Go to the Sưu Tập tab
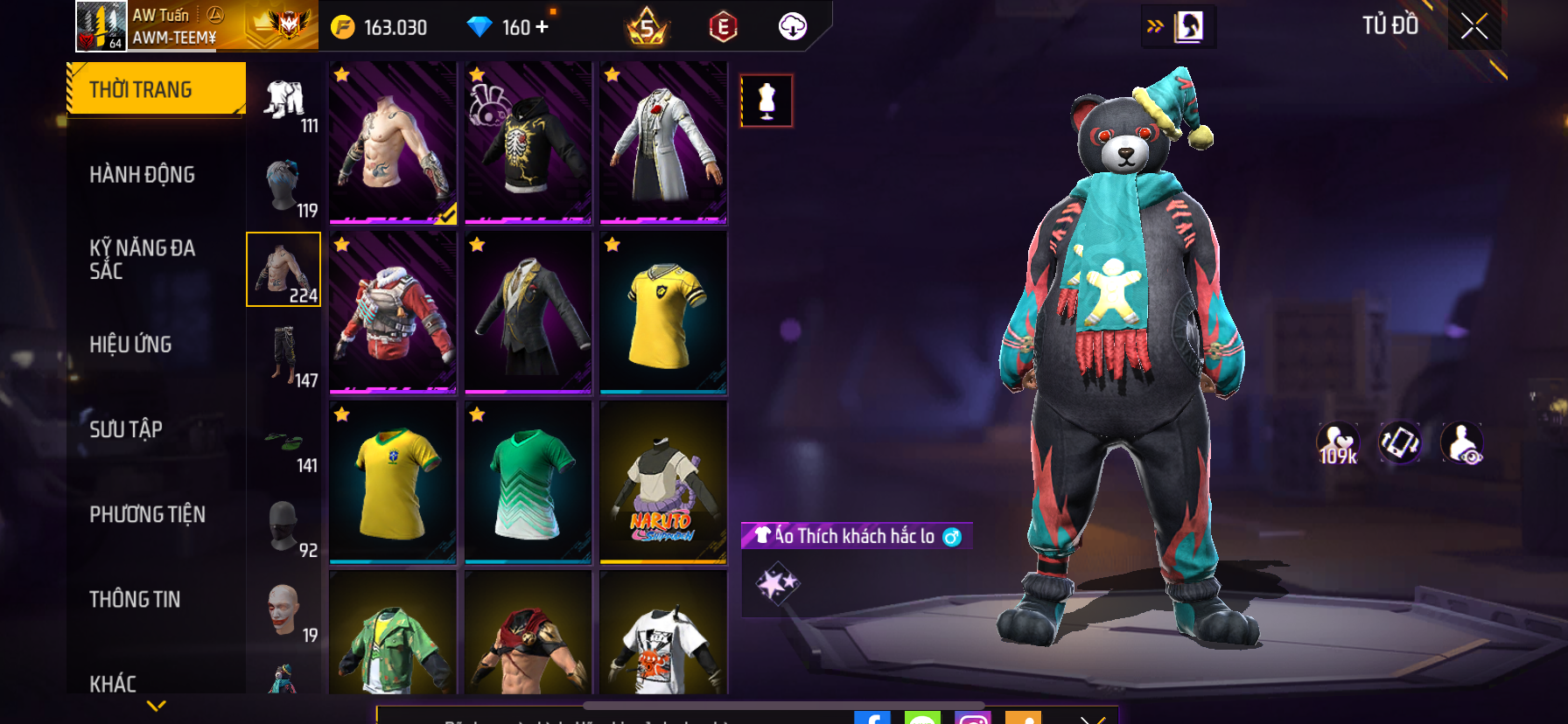Viewport: 1568px width, 724px height. (x=126, y=429)
